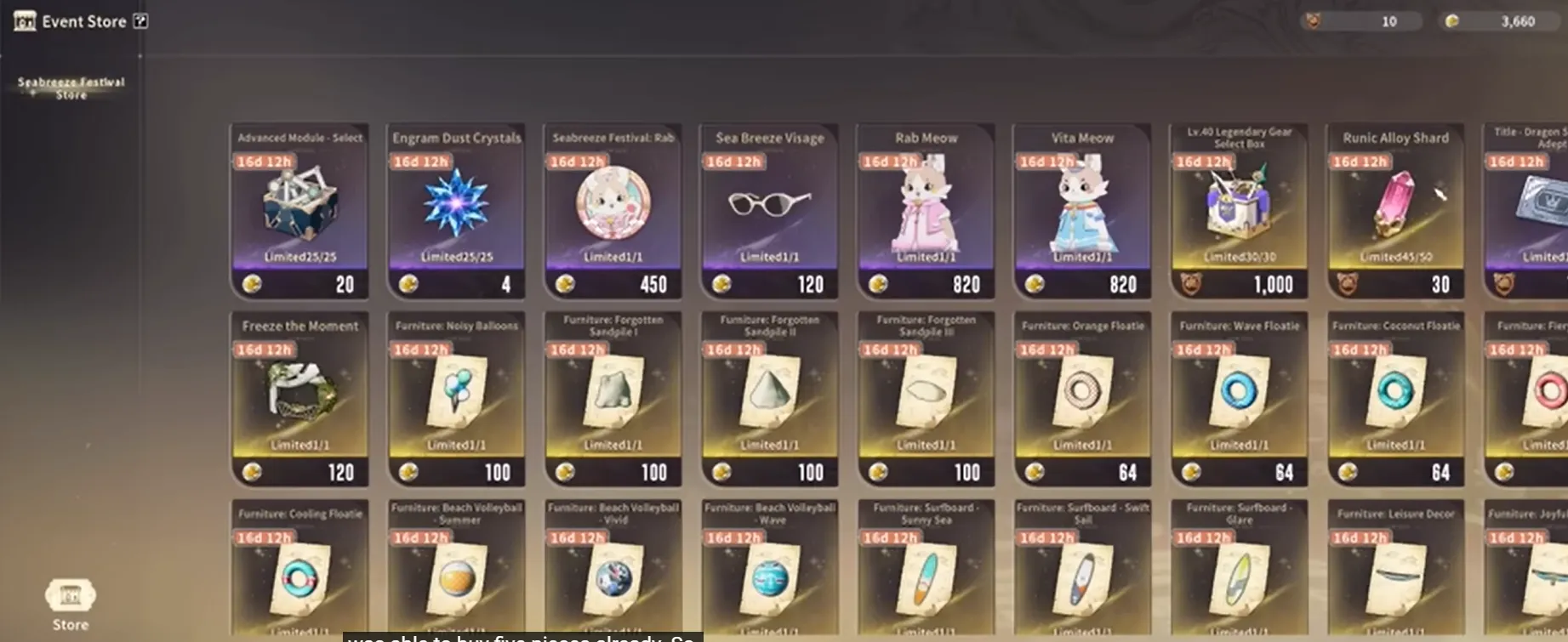Screen dimensions: 1568x642
Task: Click the gold coin currency icon showing 3,660
Action: pyautogui.click(x=1452, y=20)
